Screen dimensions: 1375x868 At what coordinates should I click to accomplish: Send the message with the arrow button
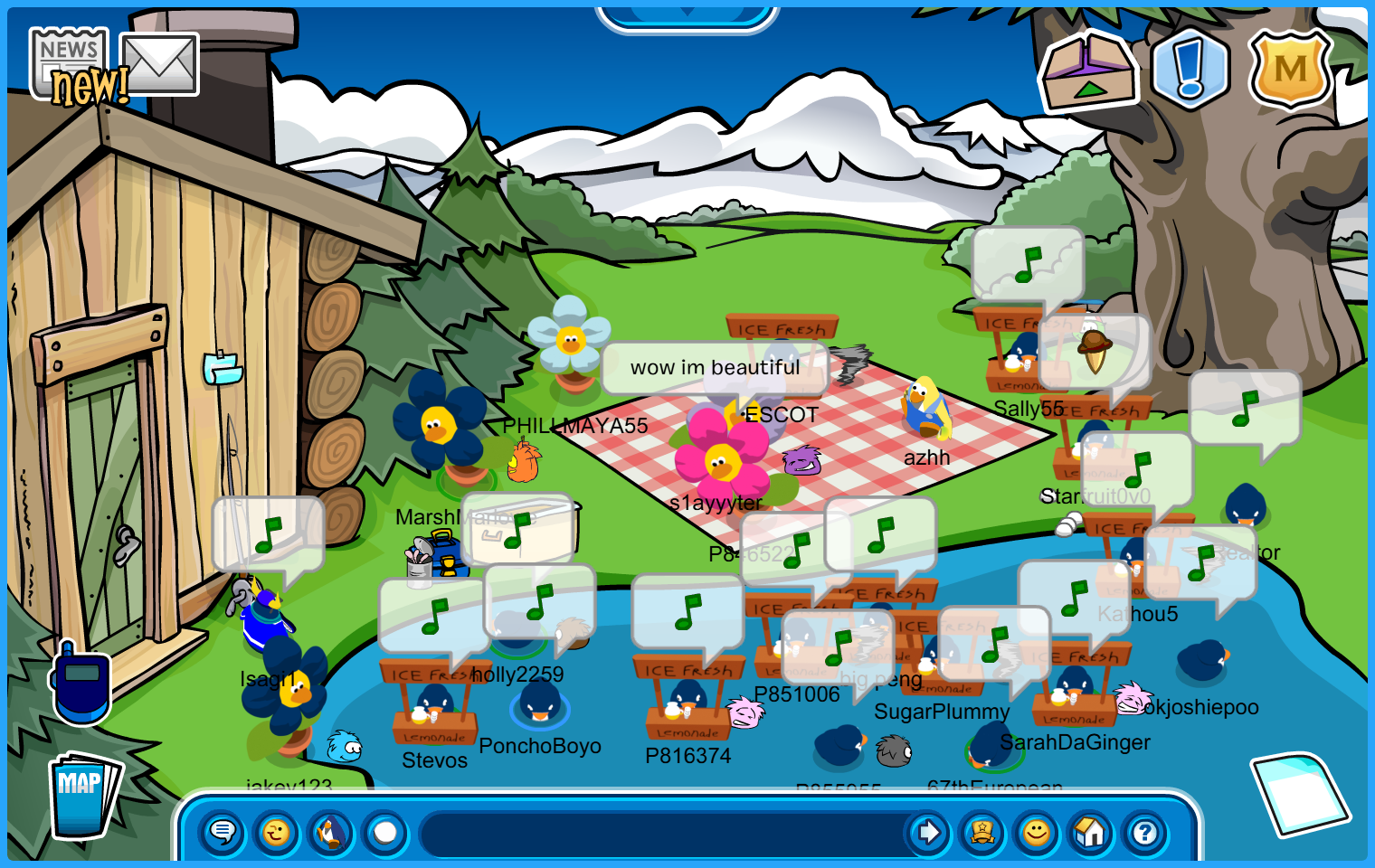click(x=928, y=832)
